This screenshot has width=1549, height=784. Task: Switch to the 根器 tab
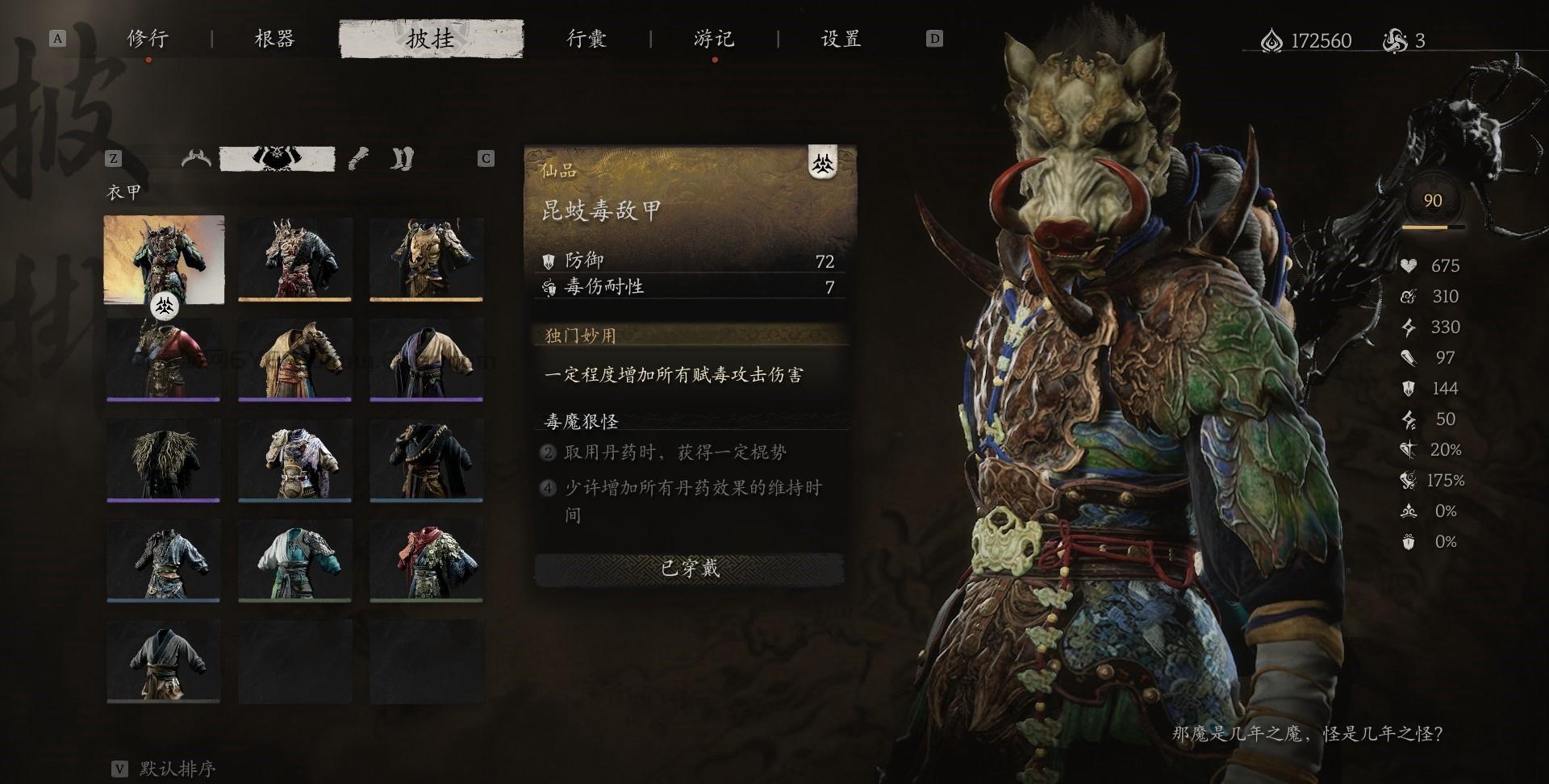(x=274, y=39)
